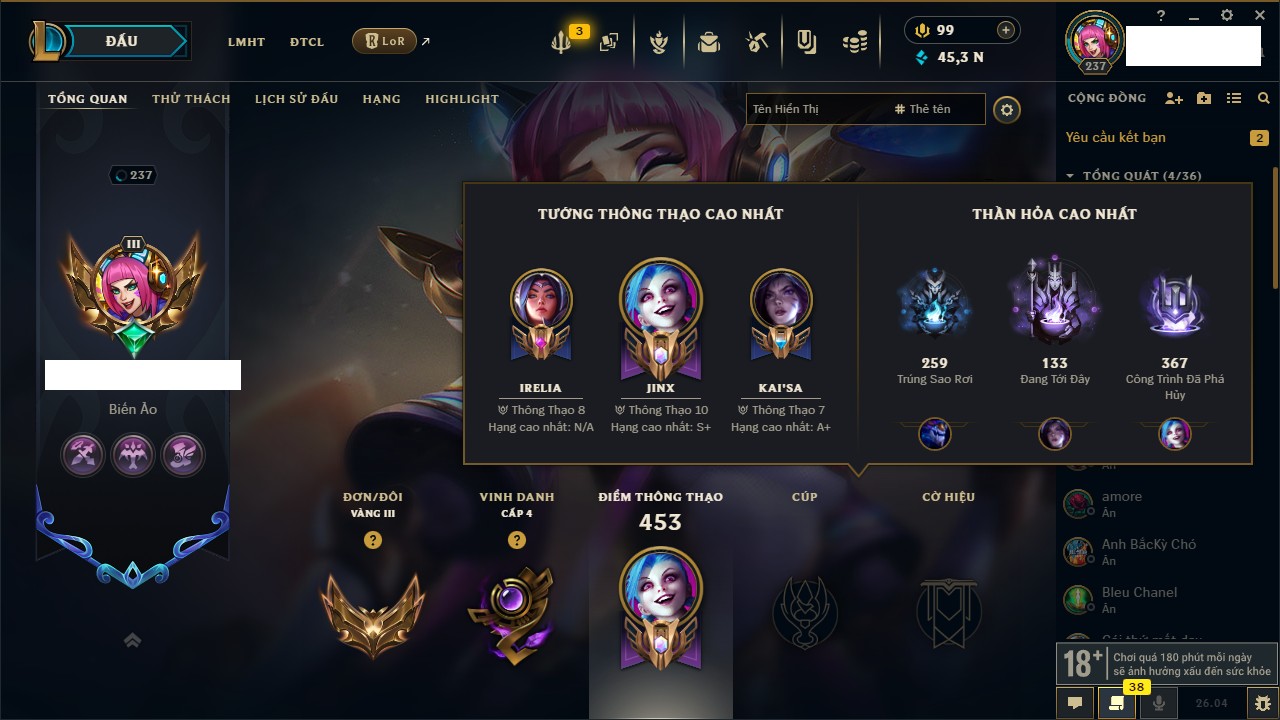1280x720 pixels.
Task: Open the Đơn/Đôi gold rank emblem
Action: coord(373,611)
